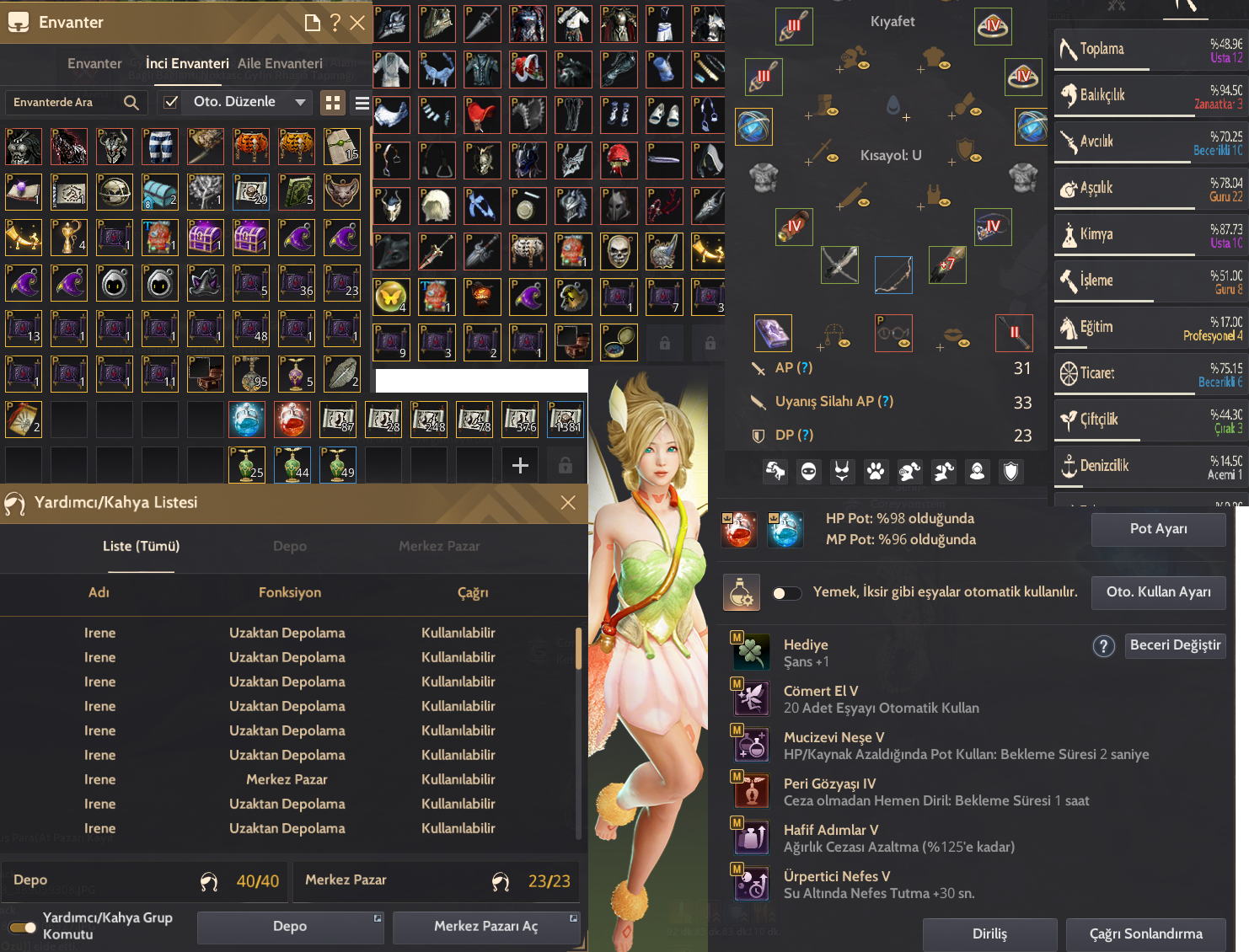Click the red HP potion slot icon

click(739, 529)
